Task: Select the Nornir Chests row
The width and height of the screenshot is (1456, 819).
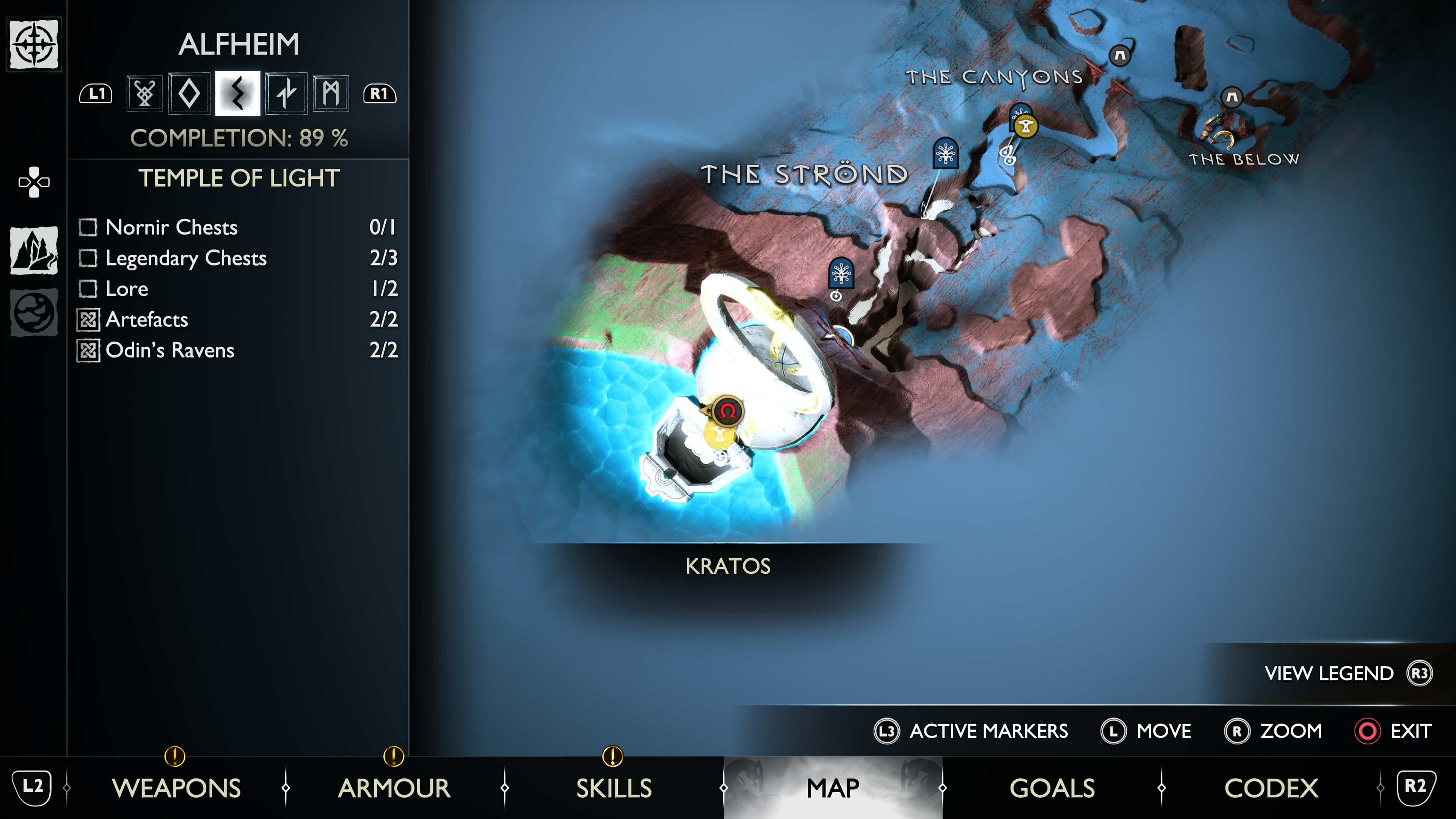Action: point(237,227)
